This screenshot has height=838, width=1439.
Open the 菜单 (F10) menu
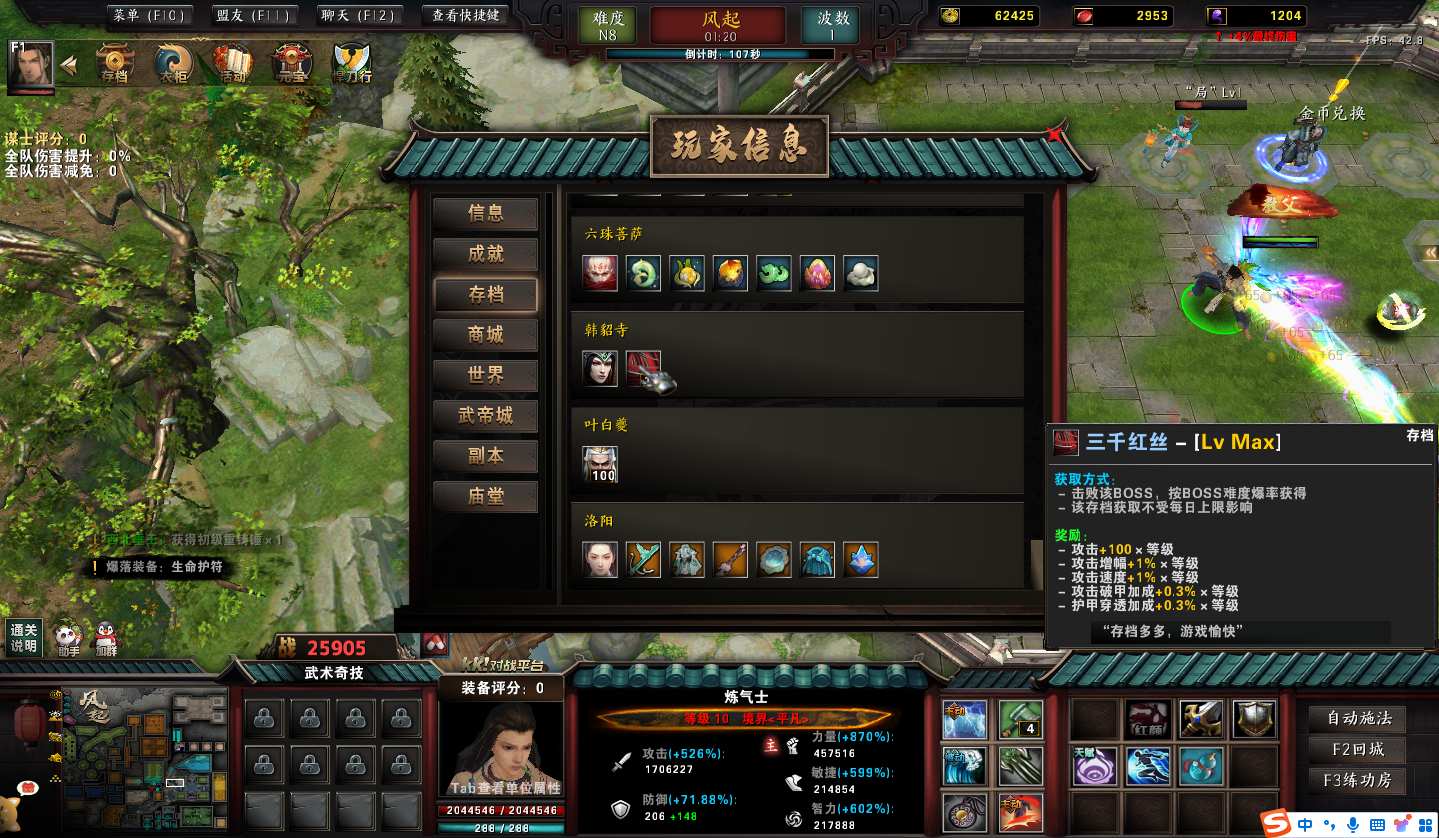150,15
